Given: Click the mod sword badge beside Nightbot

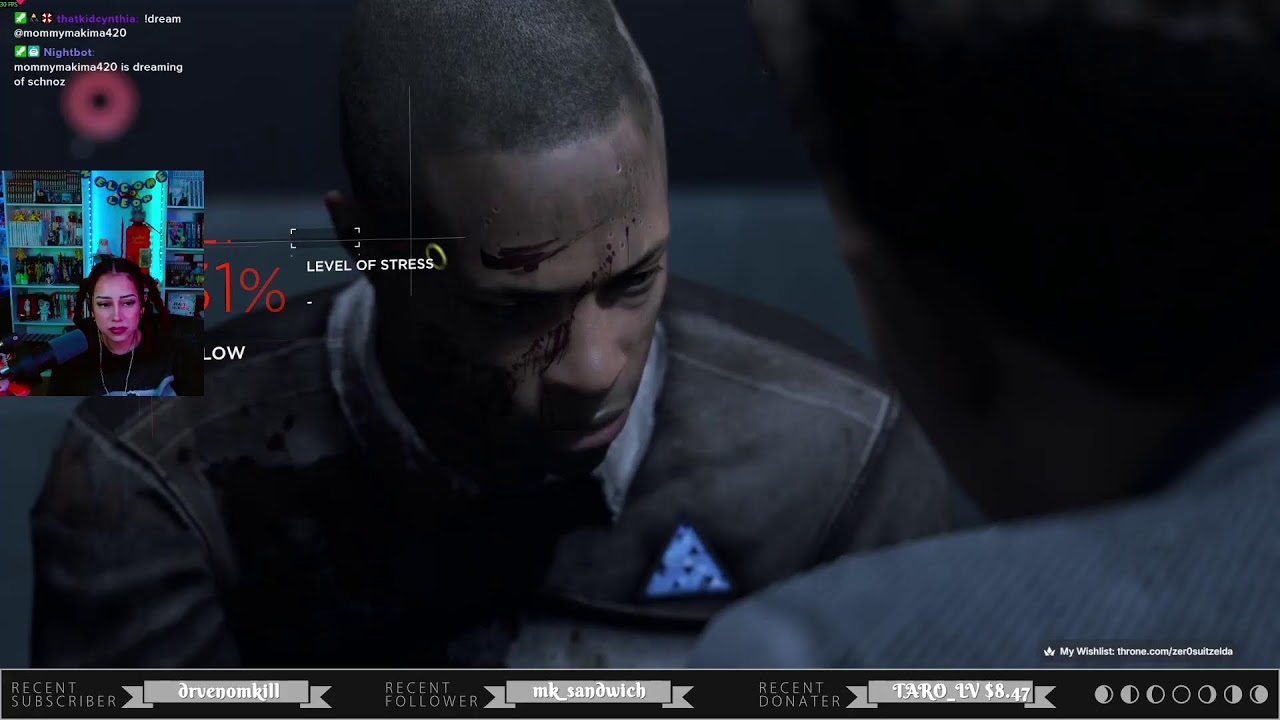Looking at the screenshot, I should point(20,52).
